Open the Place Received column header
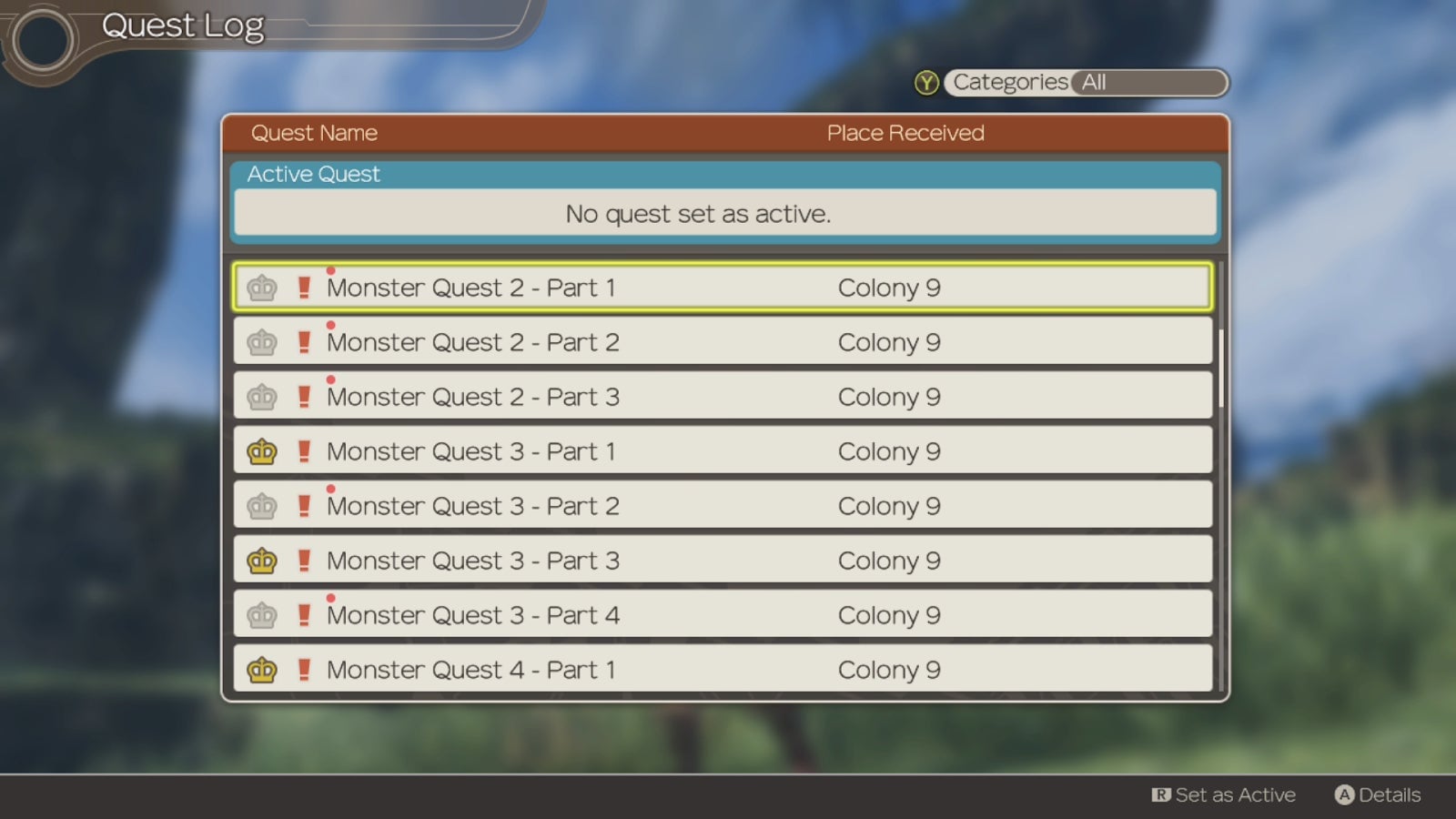The width and height of the screenshot is (1456, 819). [905, 133]
